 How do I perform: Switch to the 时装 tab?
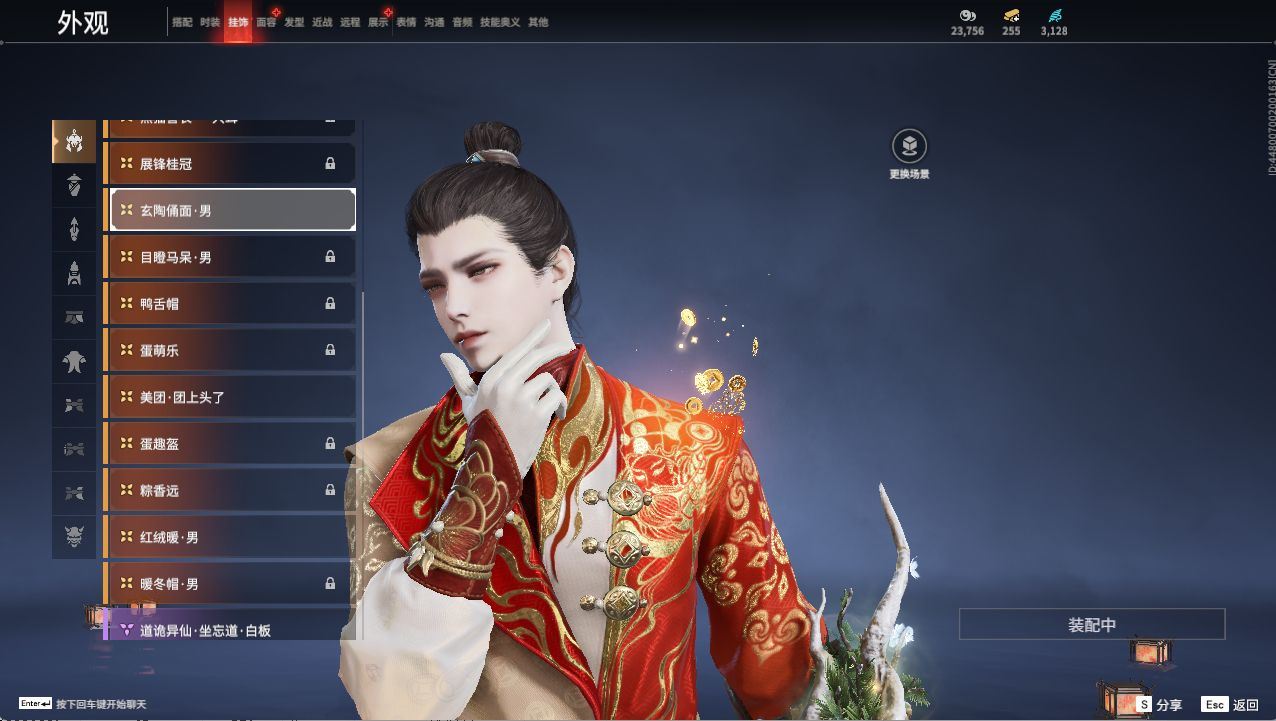(210, 22)
